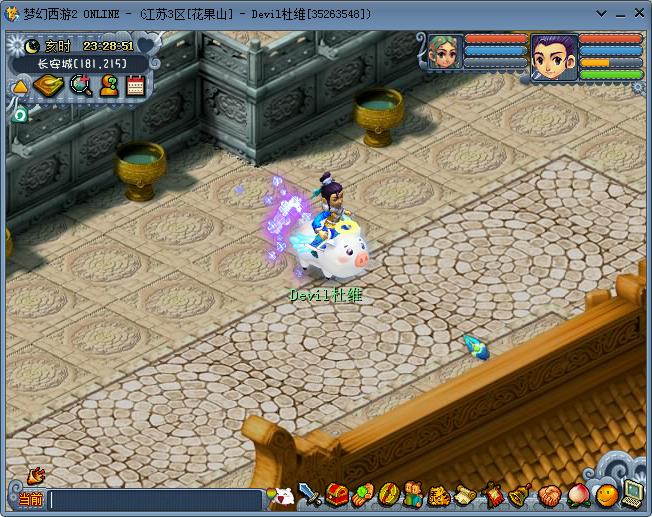Click the chat input box
The height and width of the screenshot is (517, 652).
click(155, 498)
